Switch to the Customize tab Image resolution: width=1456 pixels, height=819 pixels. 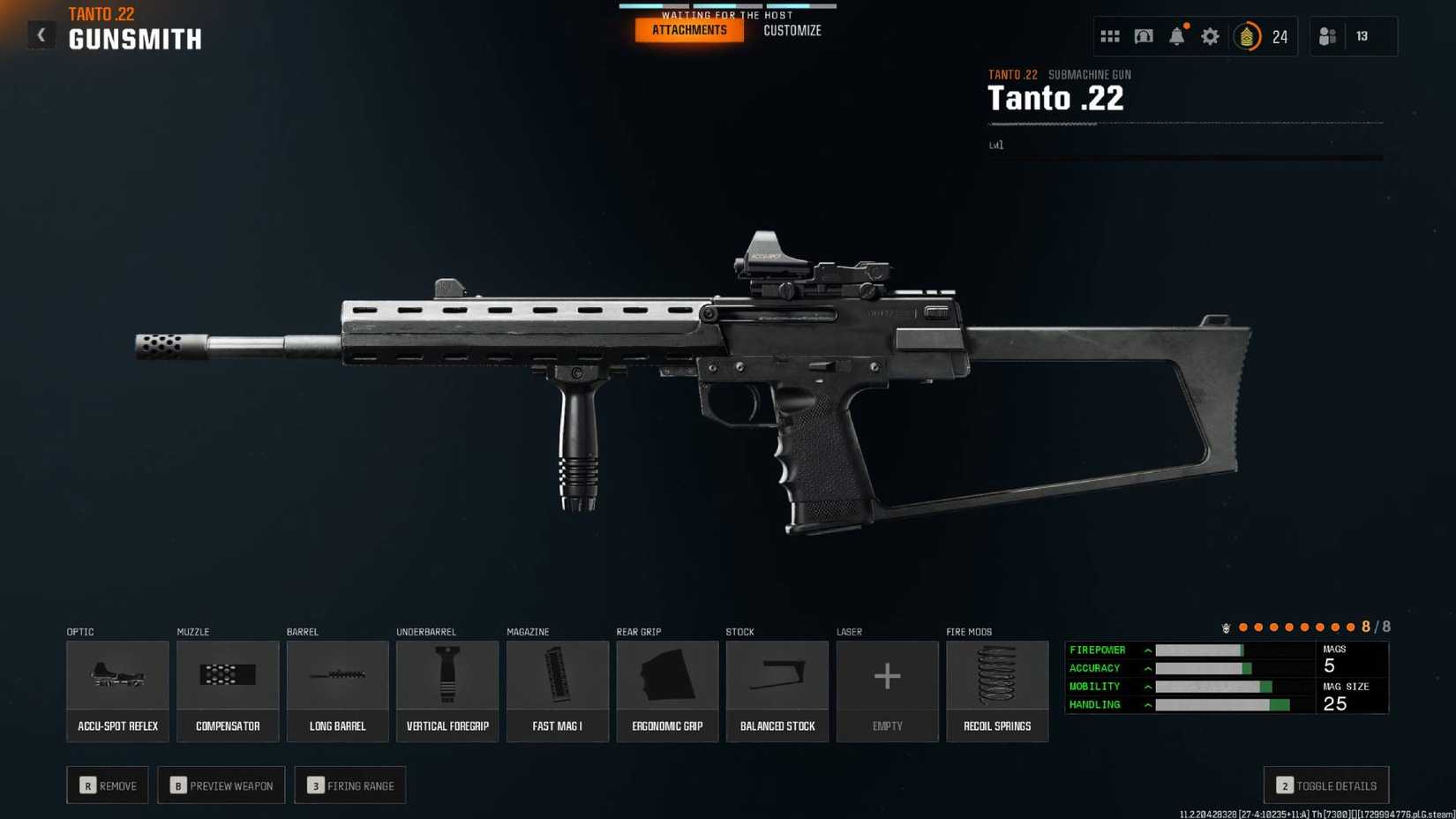pyautogui.click(x=792, y=29)
